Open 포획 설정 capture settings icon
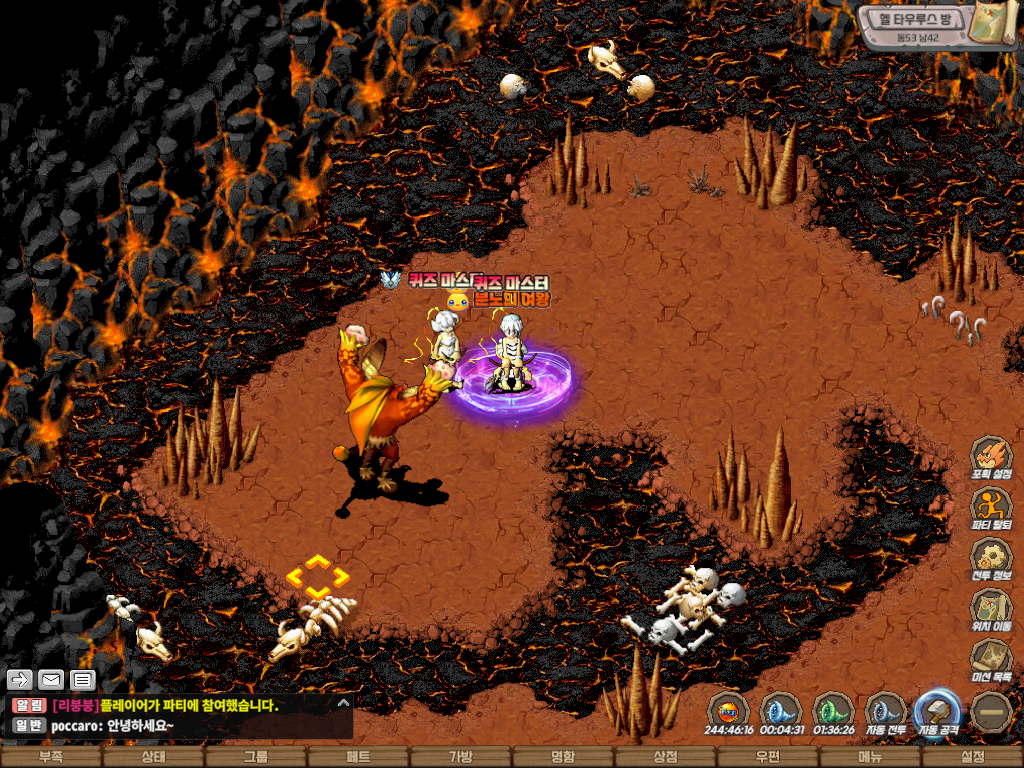This screenshot has height=768, width=1024. click(991, 458)
